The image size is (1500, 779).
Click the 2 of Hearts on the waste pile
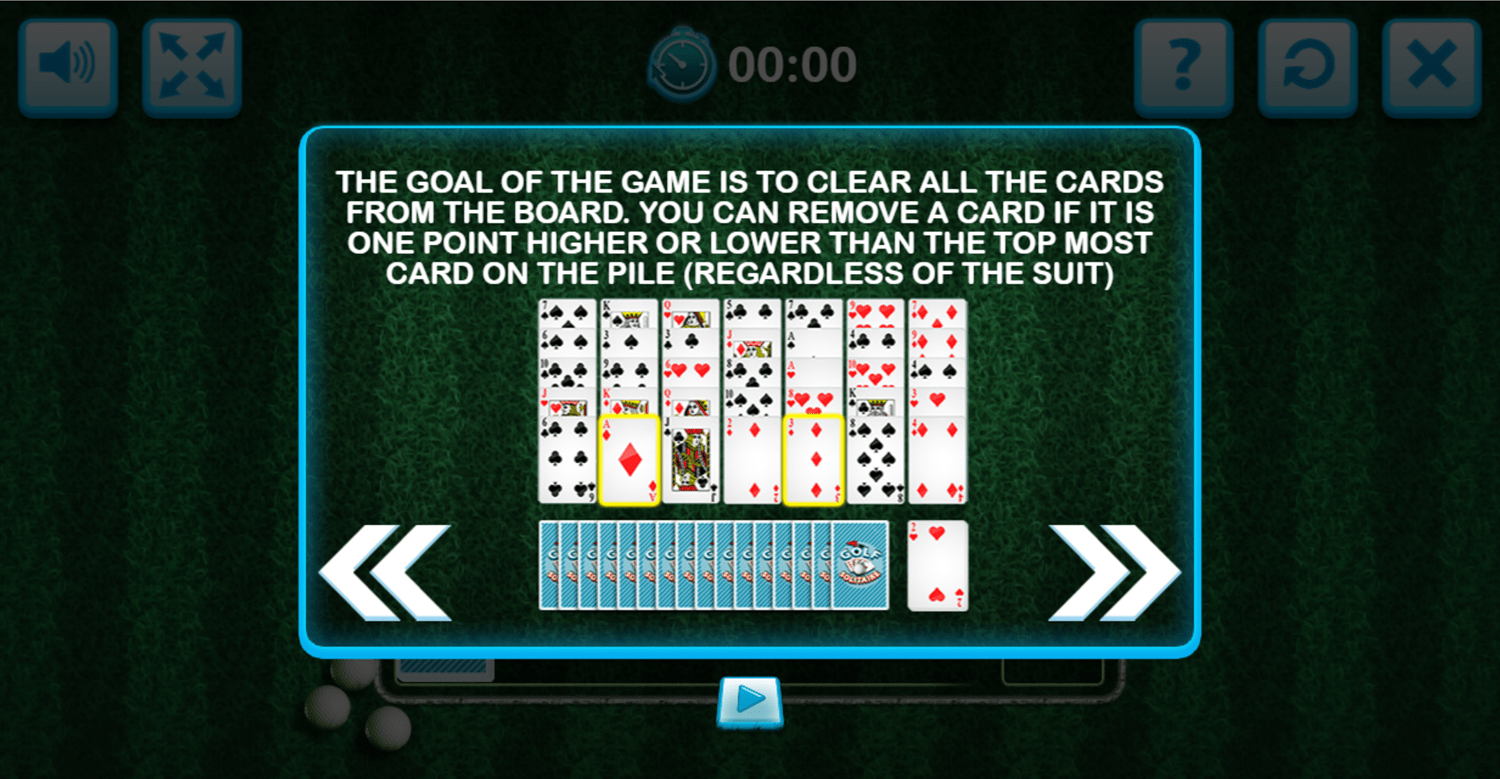click(937, 565)
